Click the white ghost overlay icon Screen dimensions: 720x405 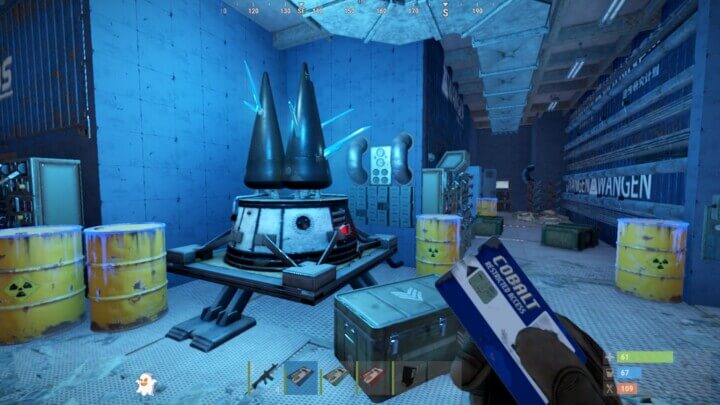point(145,384)
